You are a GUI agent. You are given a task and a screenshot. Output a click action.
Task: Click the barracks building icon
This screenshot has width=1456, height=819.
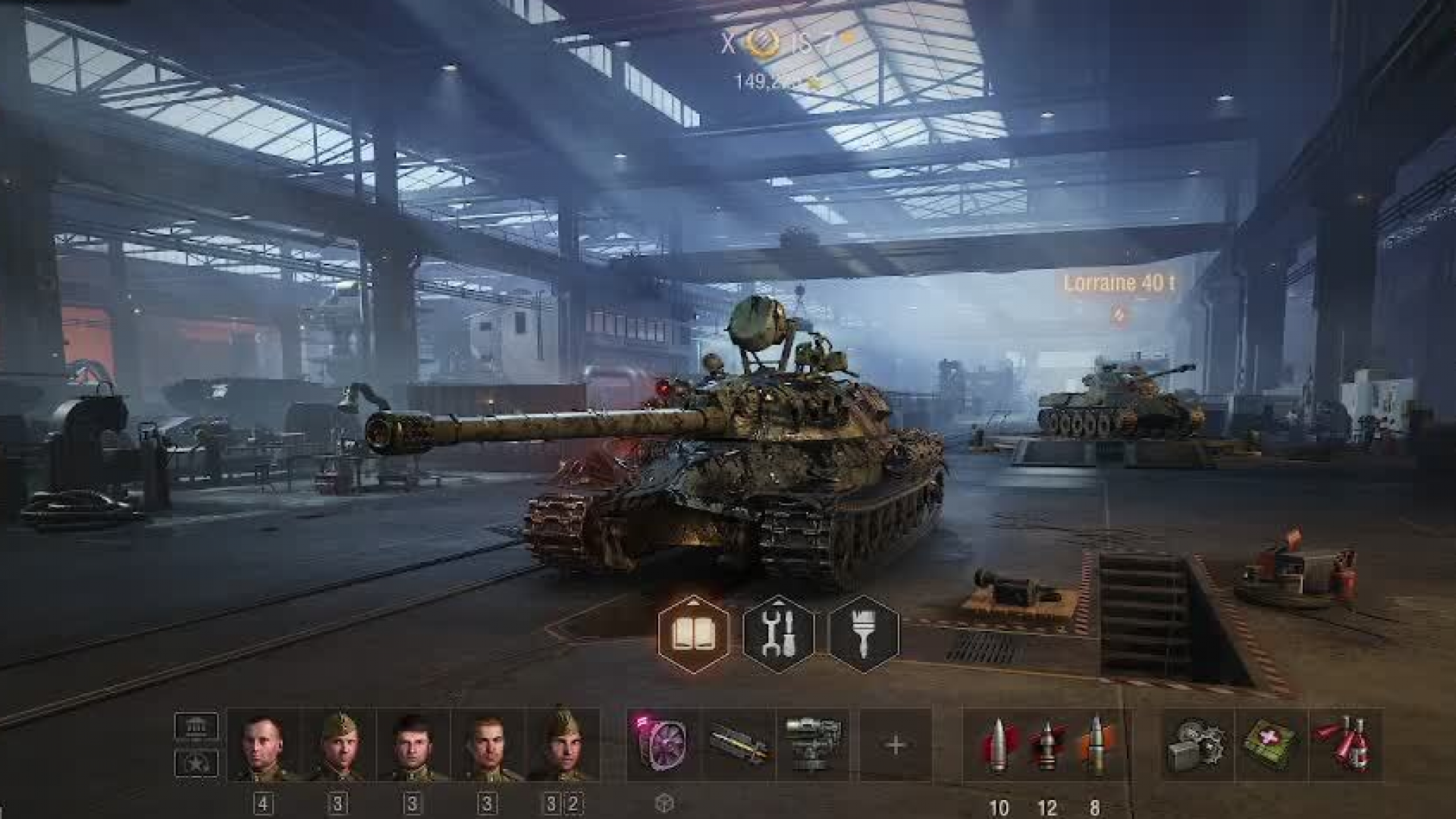[196, 726]
